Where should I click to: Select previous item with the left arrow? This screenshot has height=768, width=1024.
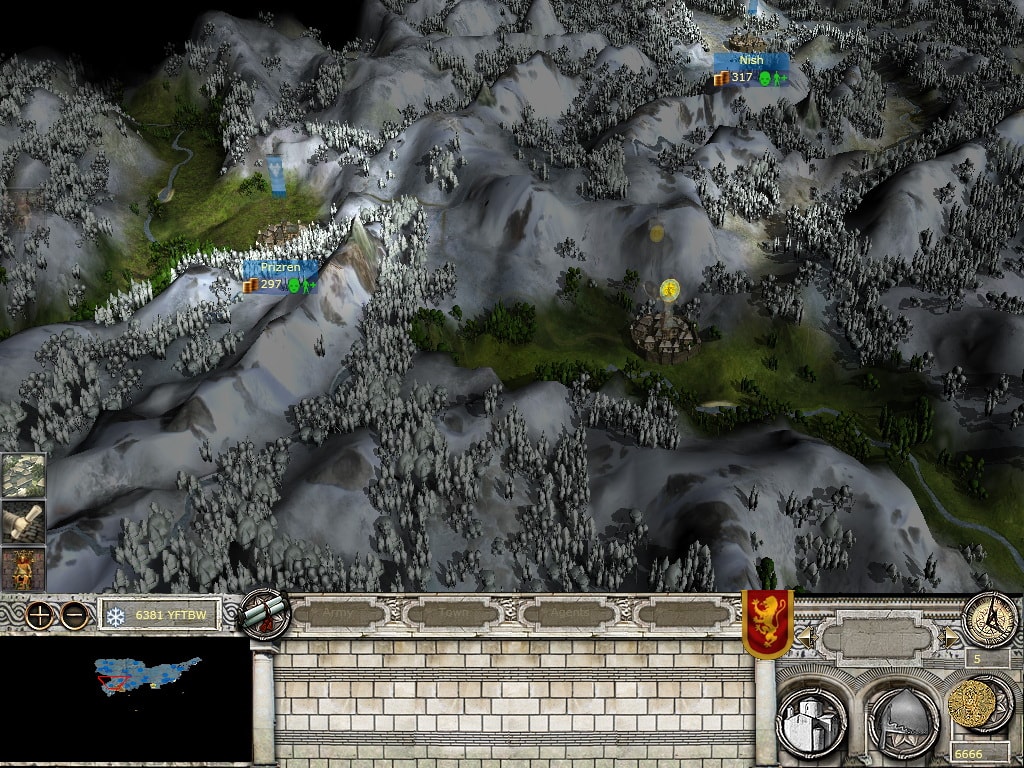802,636
